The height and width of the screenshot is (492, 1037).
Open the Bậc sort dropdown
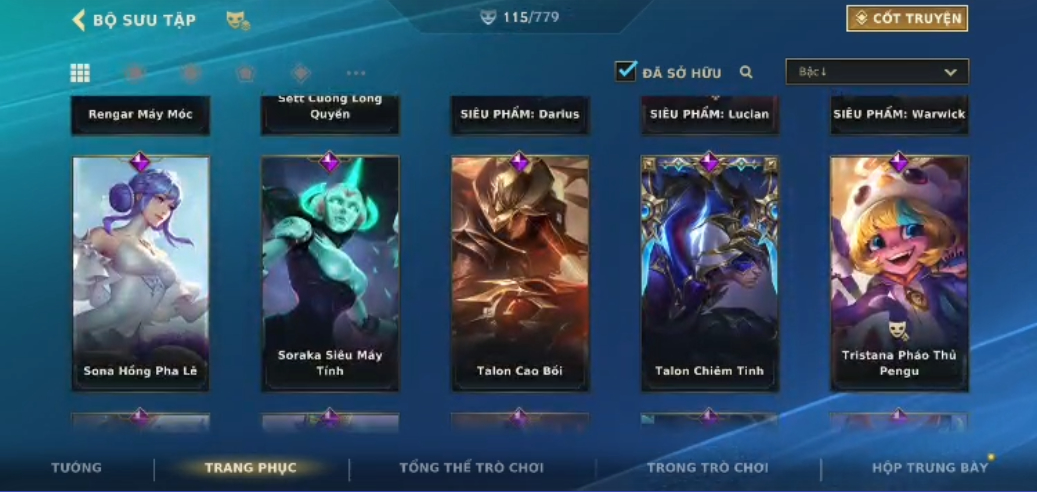click(877, 72)
